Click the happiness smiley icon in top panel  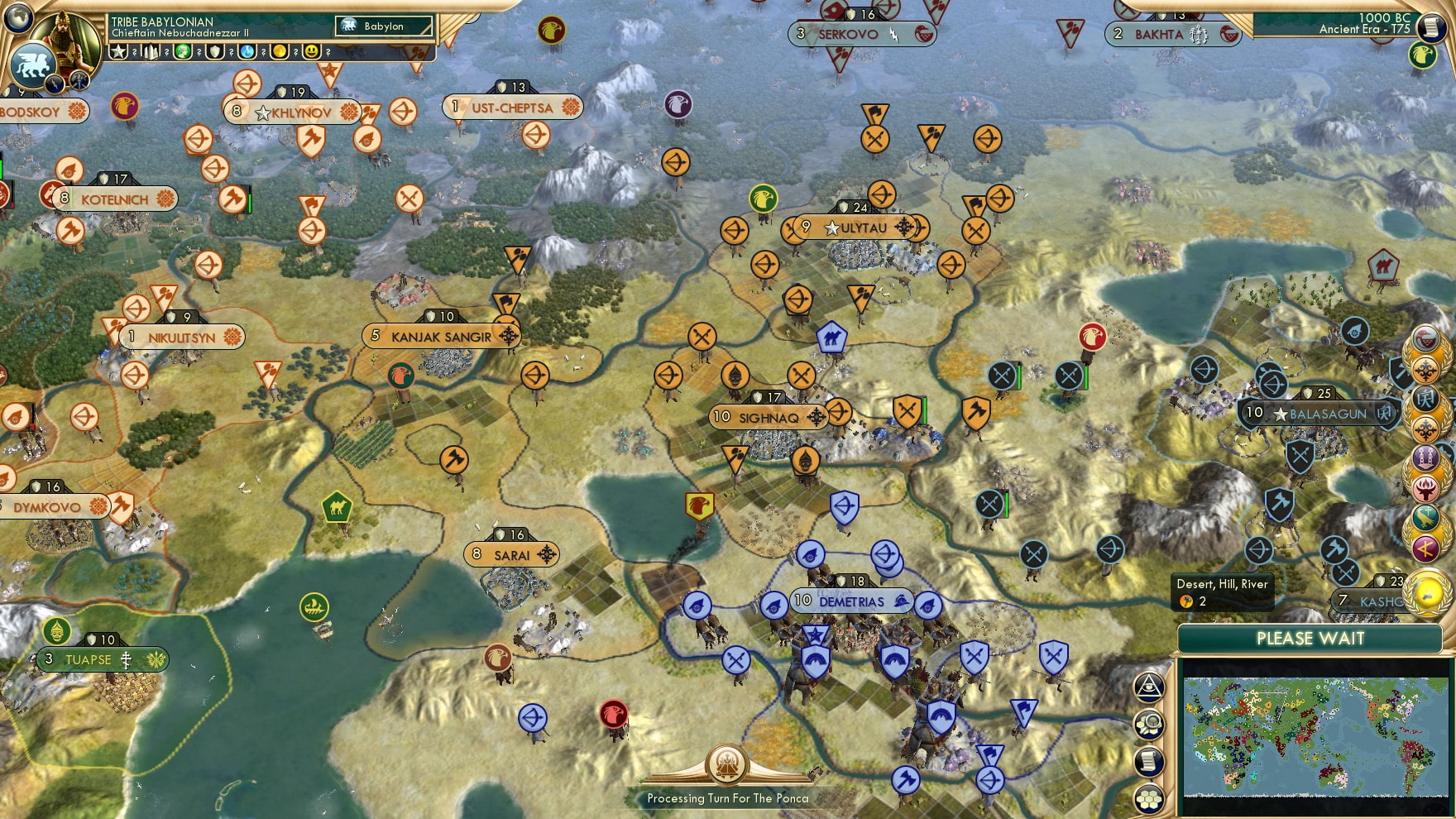click(313, 51)
